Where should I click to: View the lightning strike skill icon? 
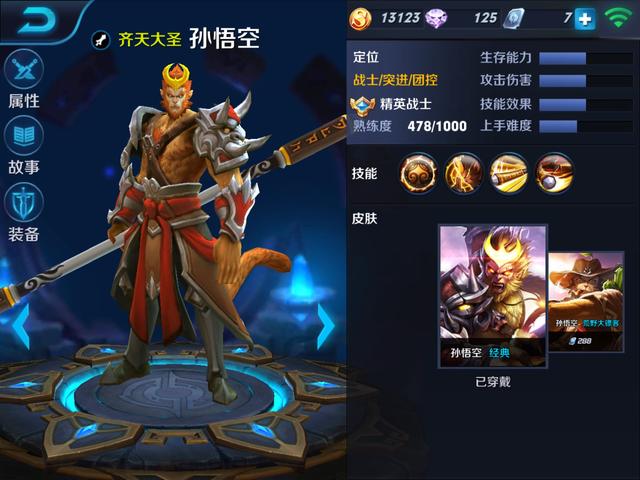pyautogui.click(x=464, y=173)
